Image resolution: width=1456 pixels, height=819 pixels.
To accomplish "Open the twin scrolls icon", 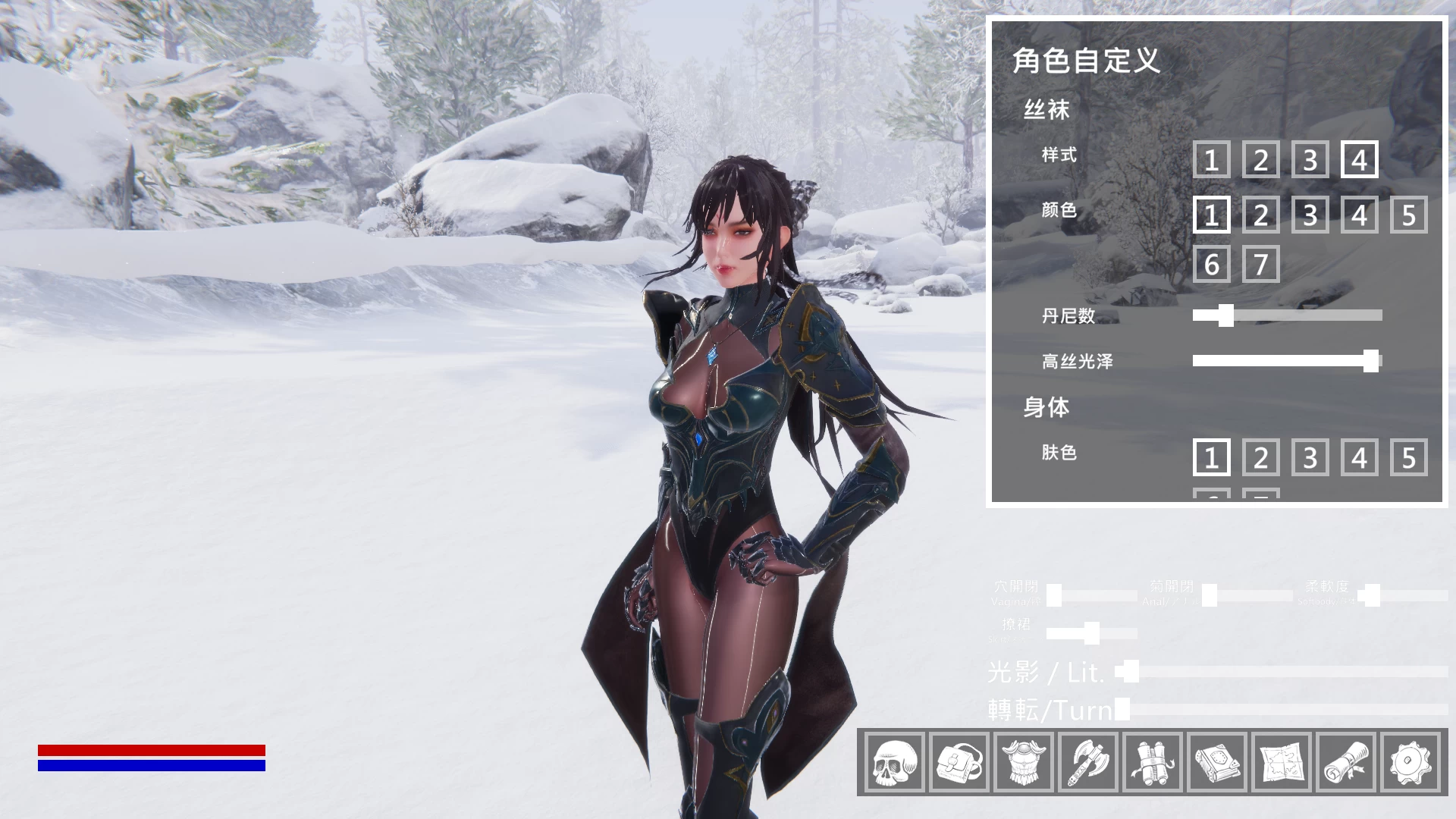I will (x=1154, y=764).
